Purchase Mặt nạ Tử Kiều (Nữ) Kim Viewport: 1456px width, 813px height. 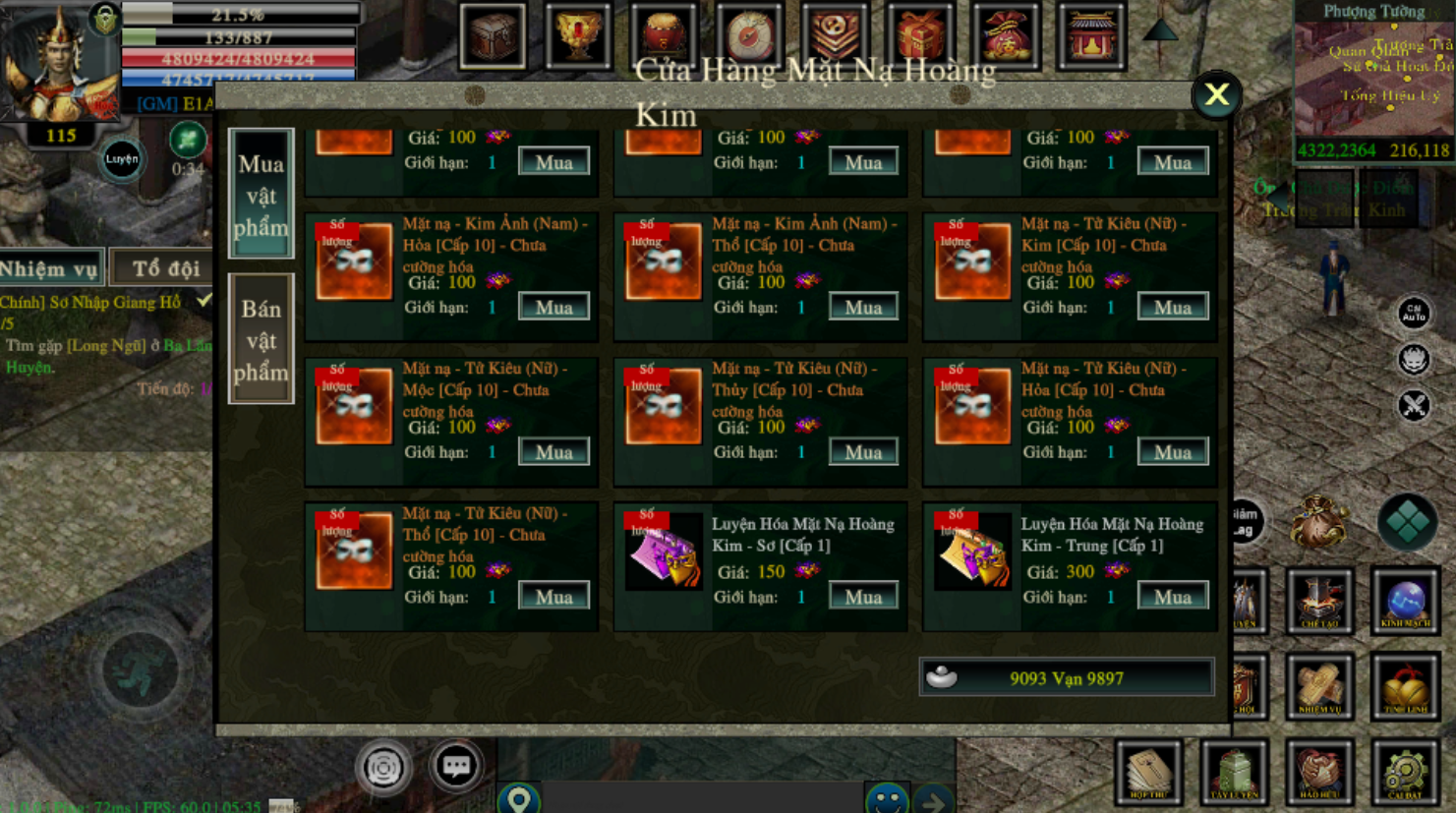[1172, 307]
